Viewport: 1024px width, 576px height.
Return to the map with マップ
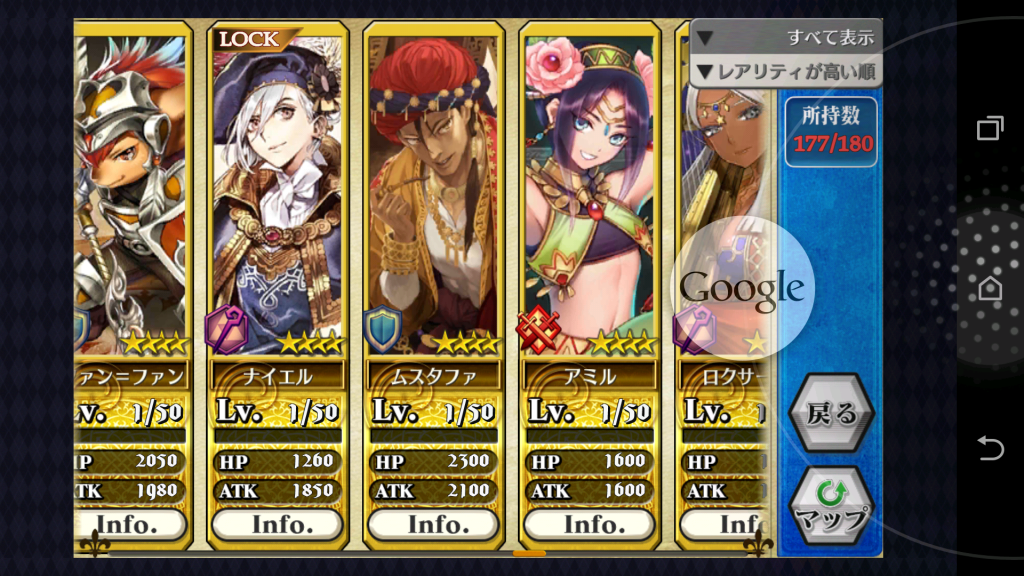pyautogui.click(x=831, y=506)
